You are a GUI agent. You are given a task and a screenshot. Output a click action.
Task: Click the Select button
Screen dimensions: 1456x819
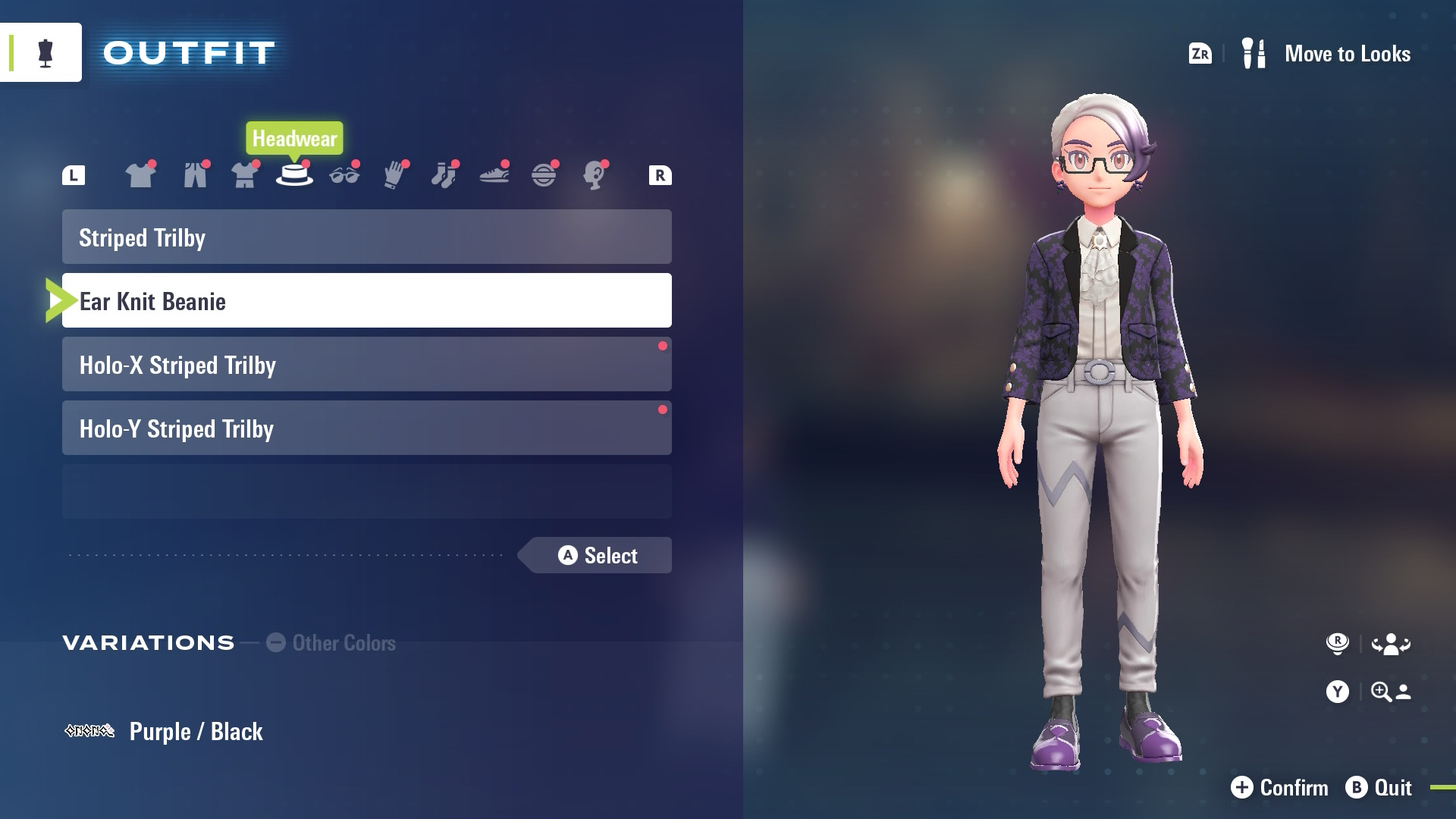tap(598, 556)
